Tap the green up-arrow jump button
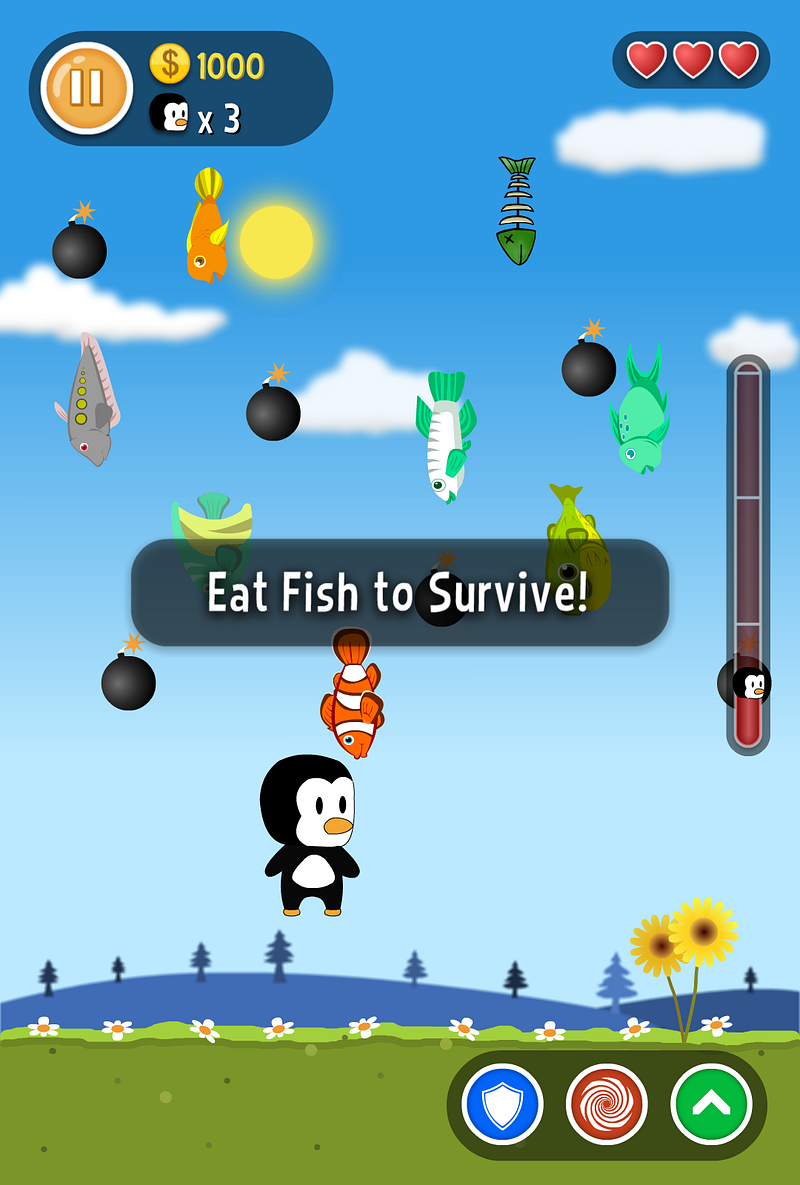Image resolution: width=800 pixels, height=1185 pixels. coord(711,1104)
